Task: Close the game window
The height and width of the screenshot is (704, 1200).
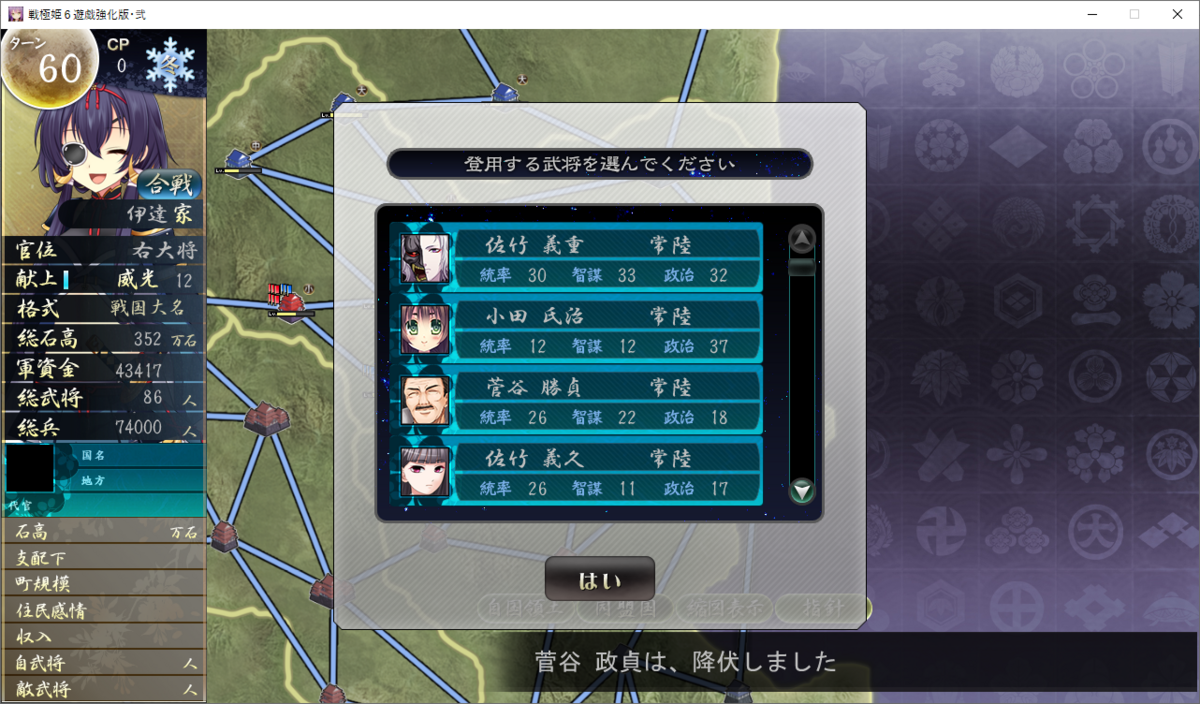Action: tap(1176, 14)
